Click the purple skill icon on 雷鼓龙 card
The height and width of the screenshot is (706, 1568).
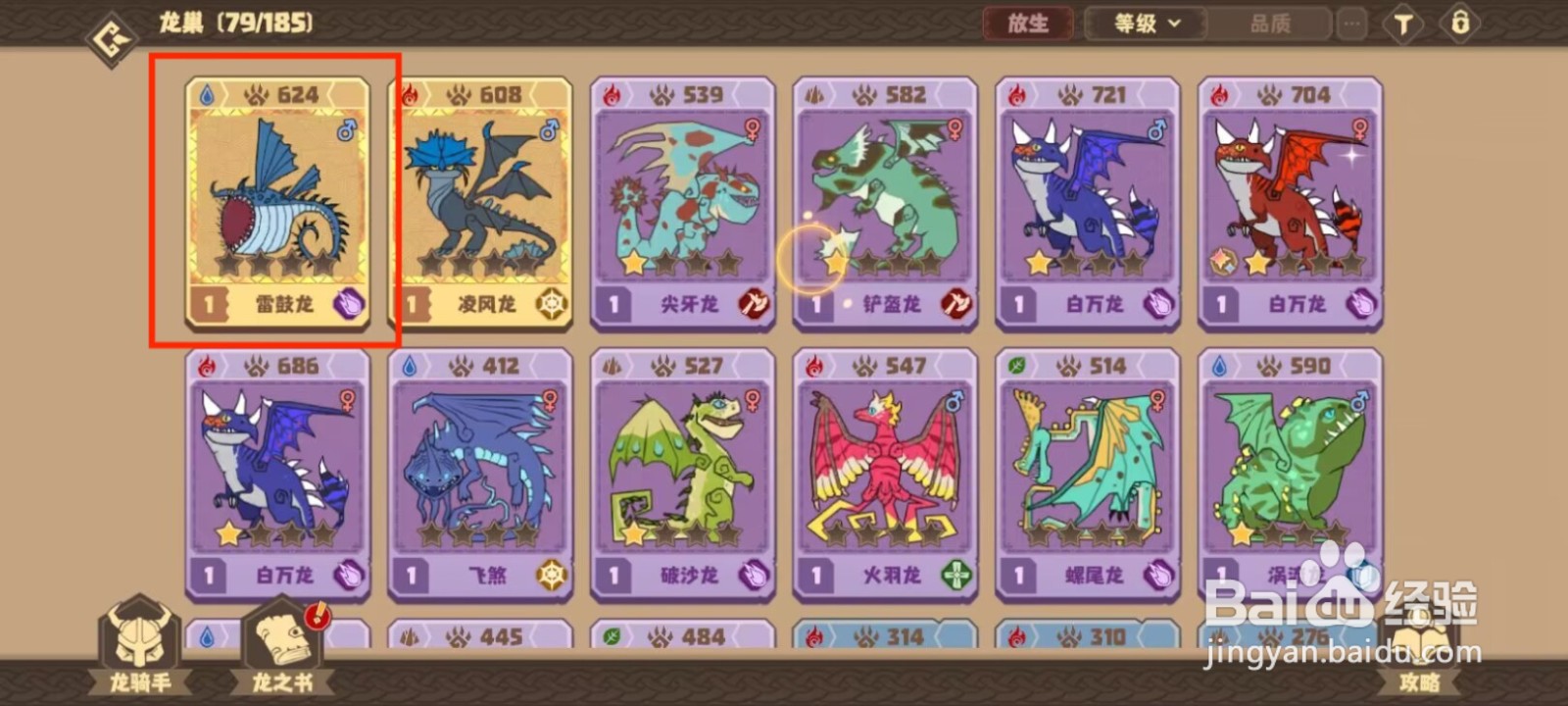tap(347, 304)
